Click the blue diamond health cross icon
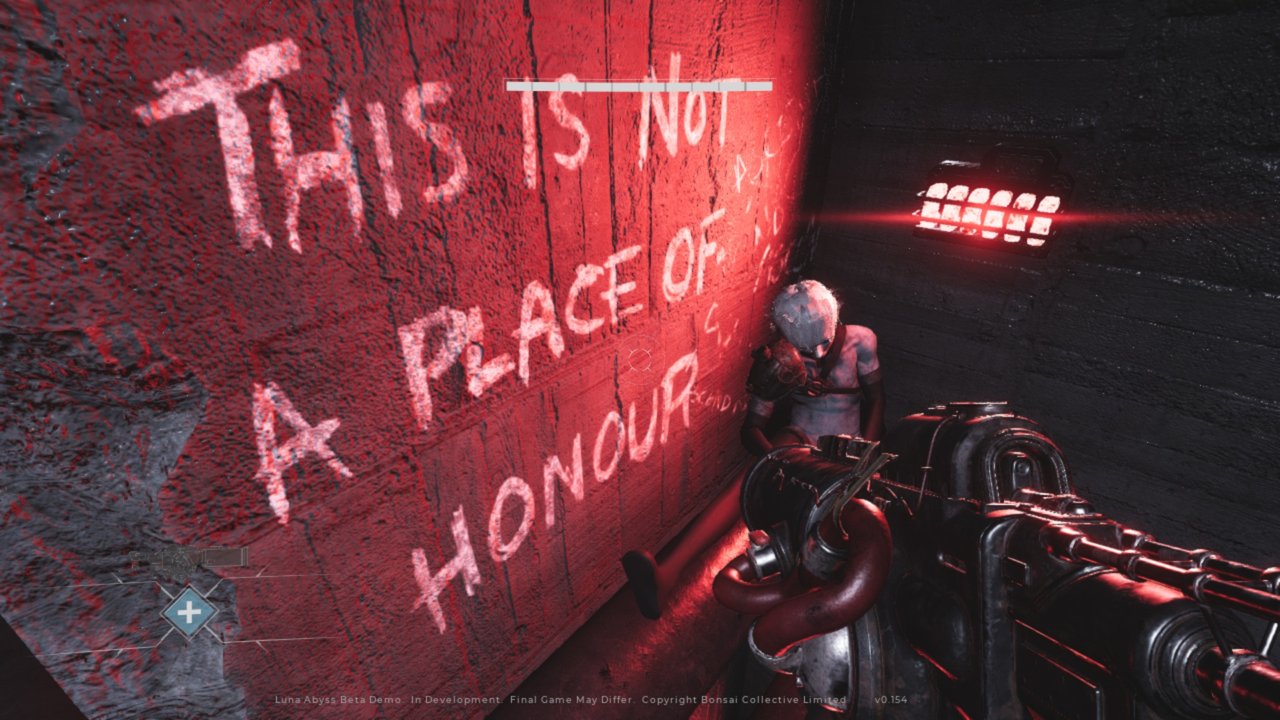The height and width of the screenshot is (720, 1280). click(189, 610)
